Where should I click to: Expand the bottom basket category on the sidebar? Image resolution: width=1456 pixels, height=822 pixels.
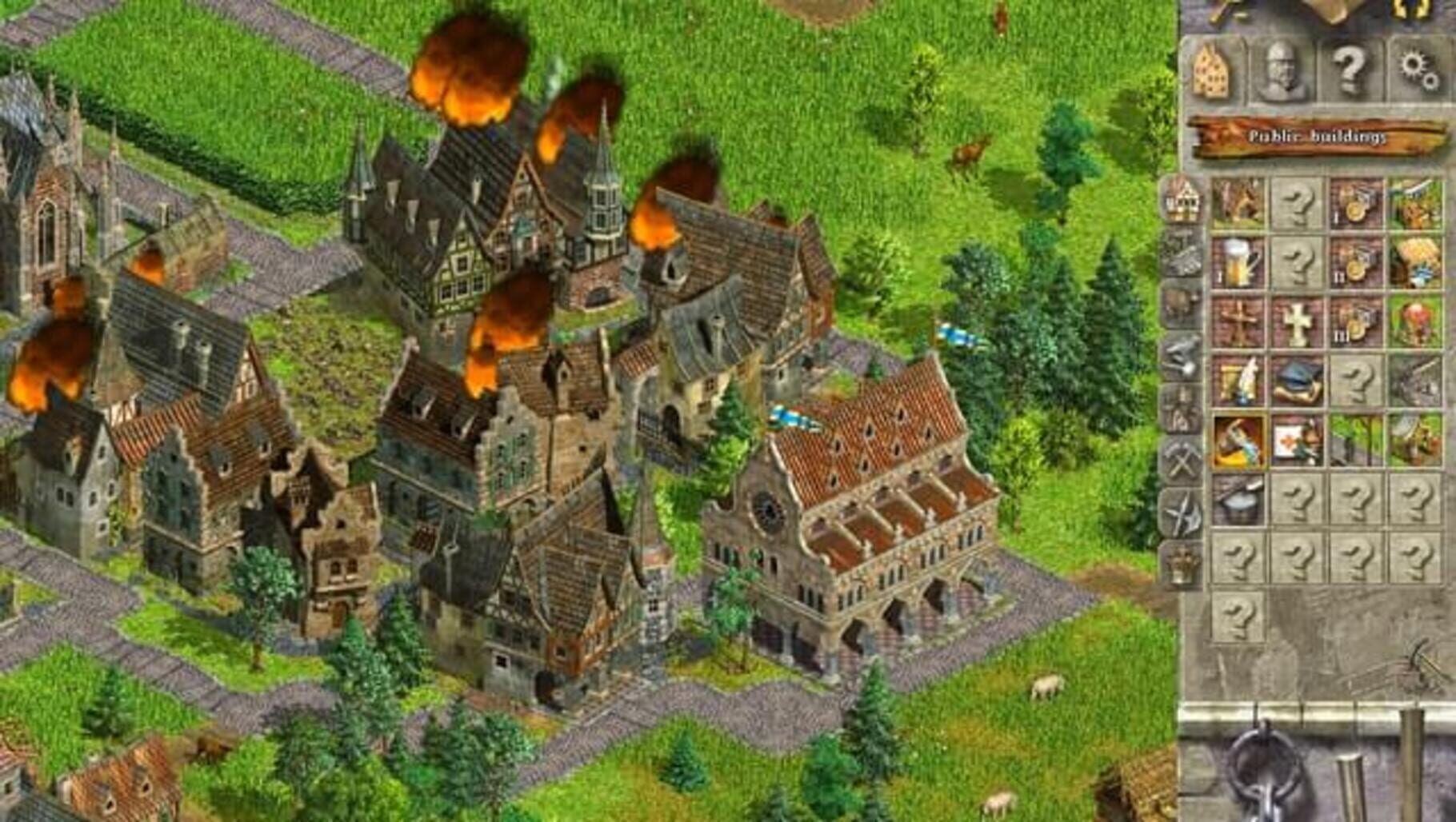point(1180,562)
